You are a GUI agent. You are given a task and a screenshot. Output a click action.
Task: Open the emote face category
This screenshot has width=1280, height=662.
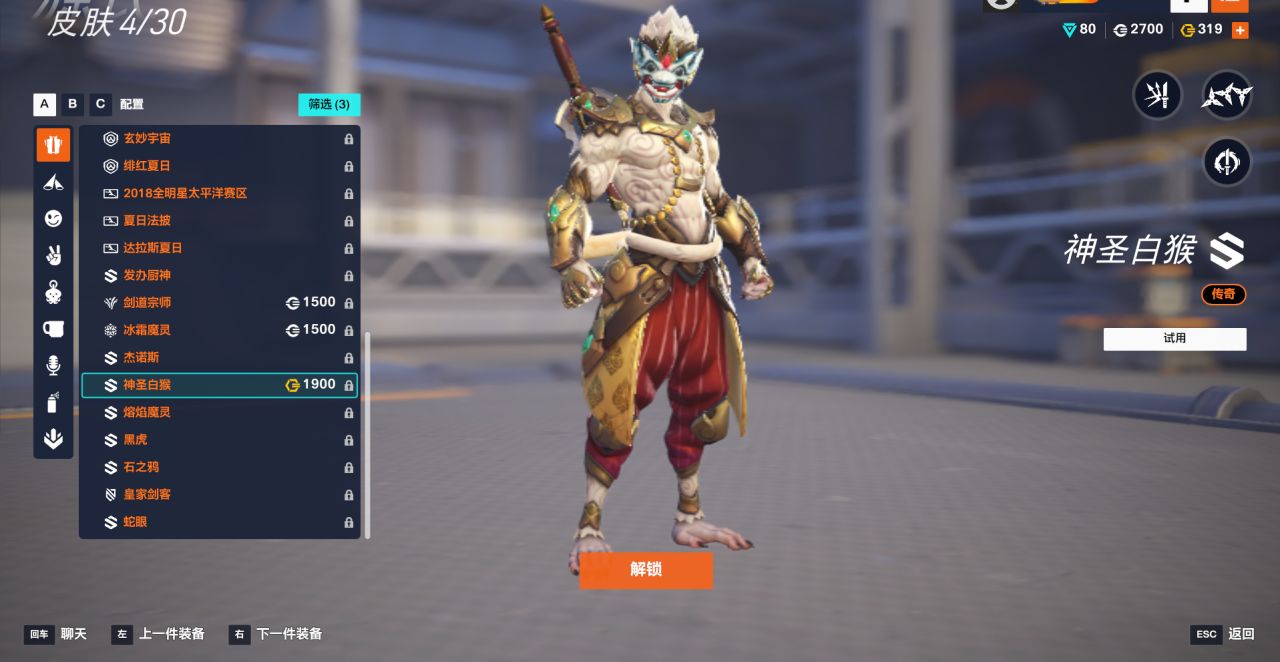54,219
